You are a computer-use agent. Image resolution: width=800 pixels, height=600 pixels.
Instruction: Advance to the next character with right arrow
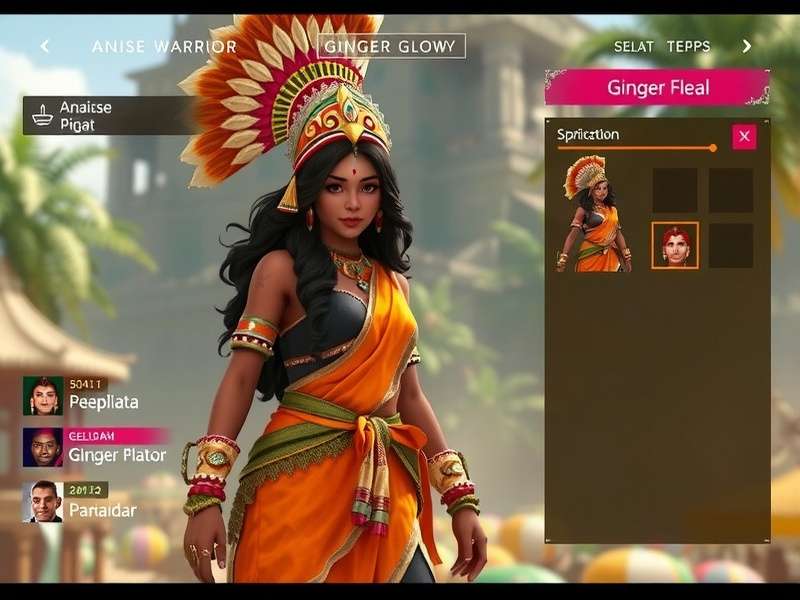click(746, 46)
